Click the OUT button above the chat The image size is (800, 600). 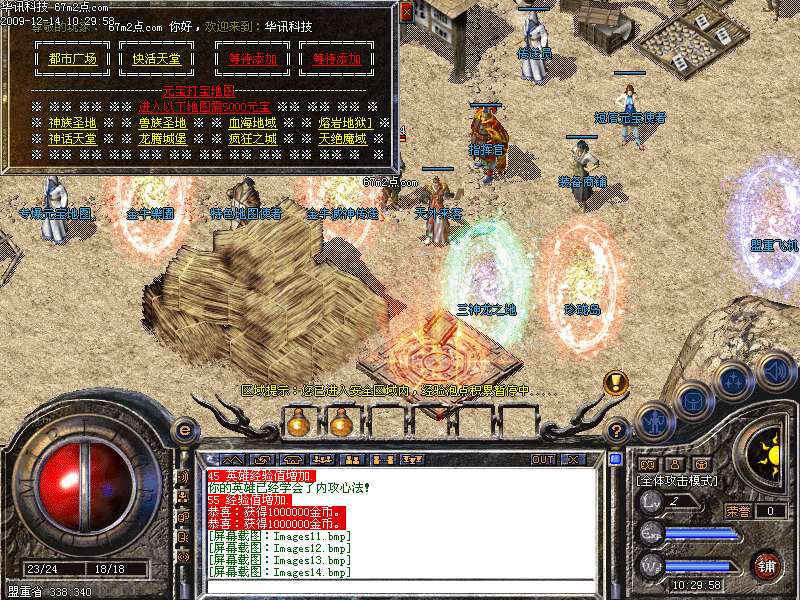(543, 459)
